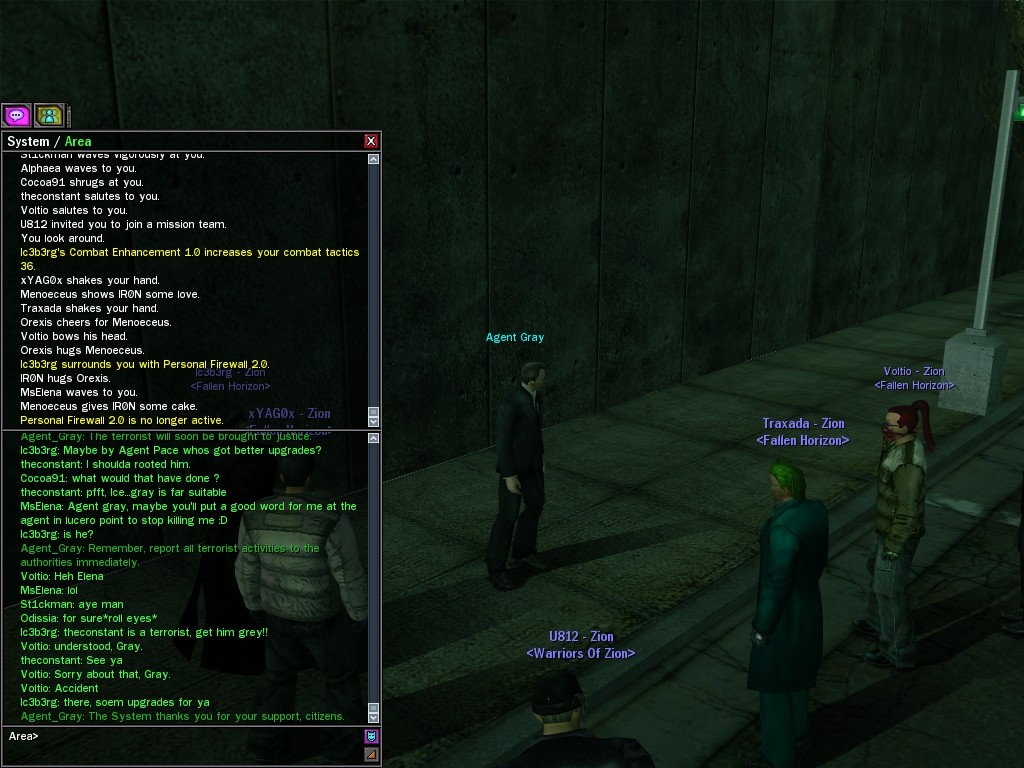Click the system log scroll-up arrow
This screenshot has height=768, width=1024.
(x=374, y=159)
